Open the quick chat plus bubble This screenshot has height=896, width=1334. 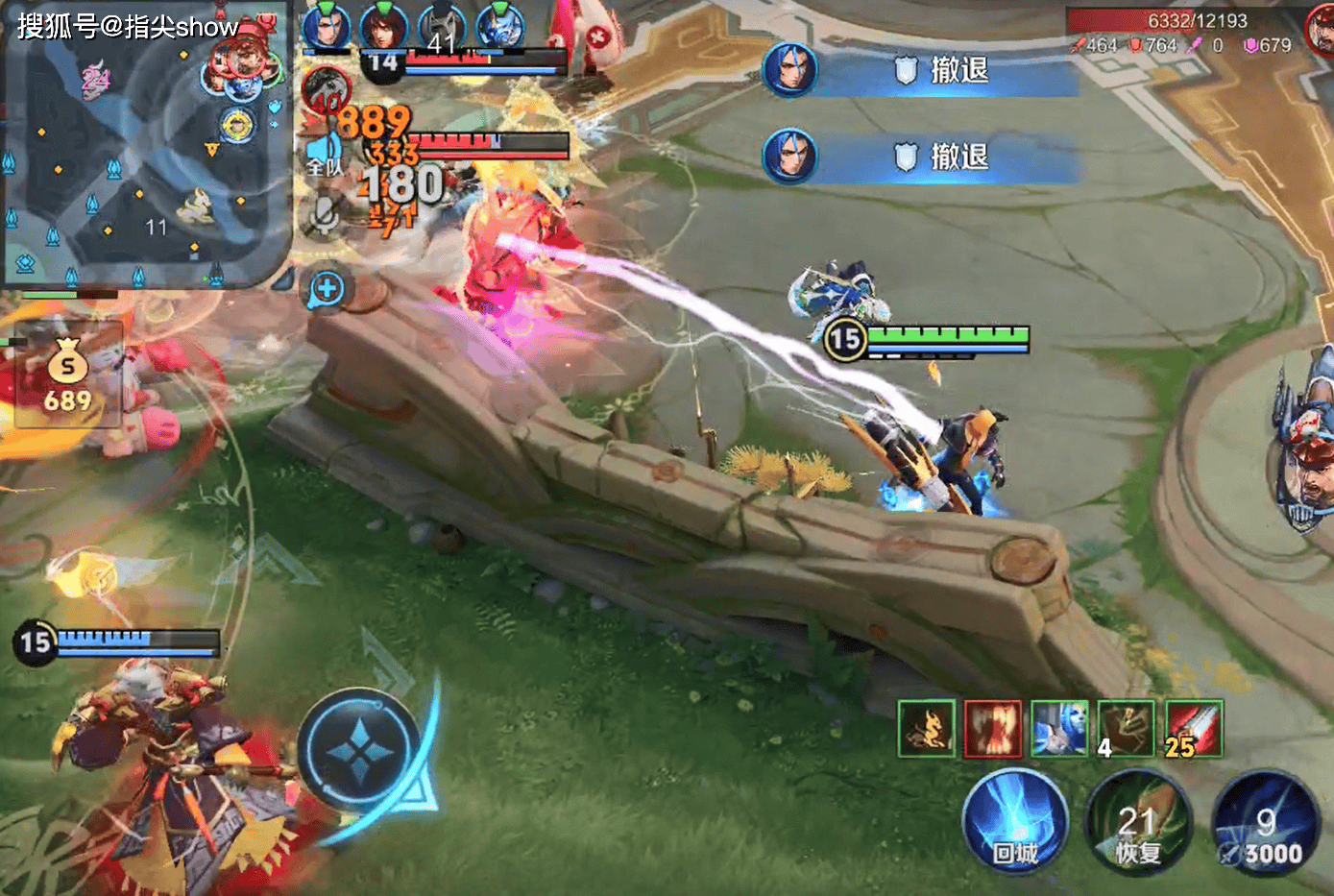pos(327,288)
